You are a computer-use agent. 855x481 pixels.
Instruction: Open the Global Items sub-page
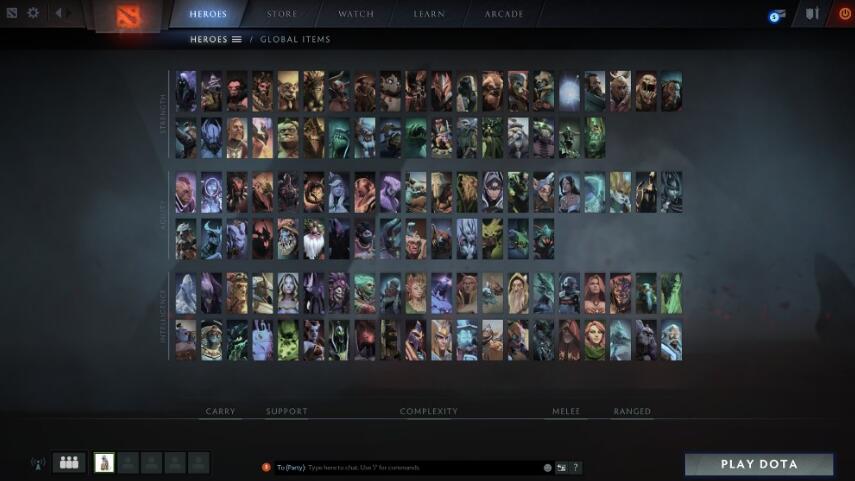[x=297, y=40]
